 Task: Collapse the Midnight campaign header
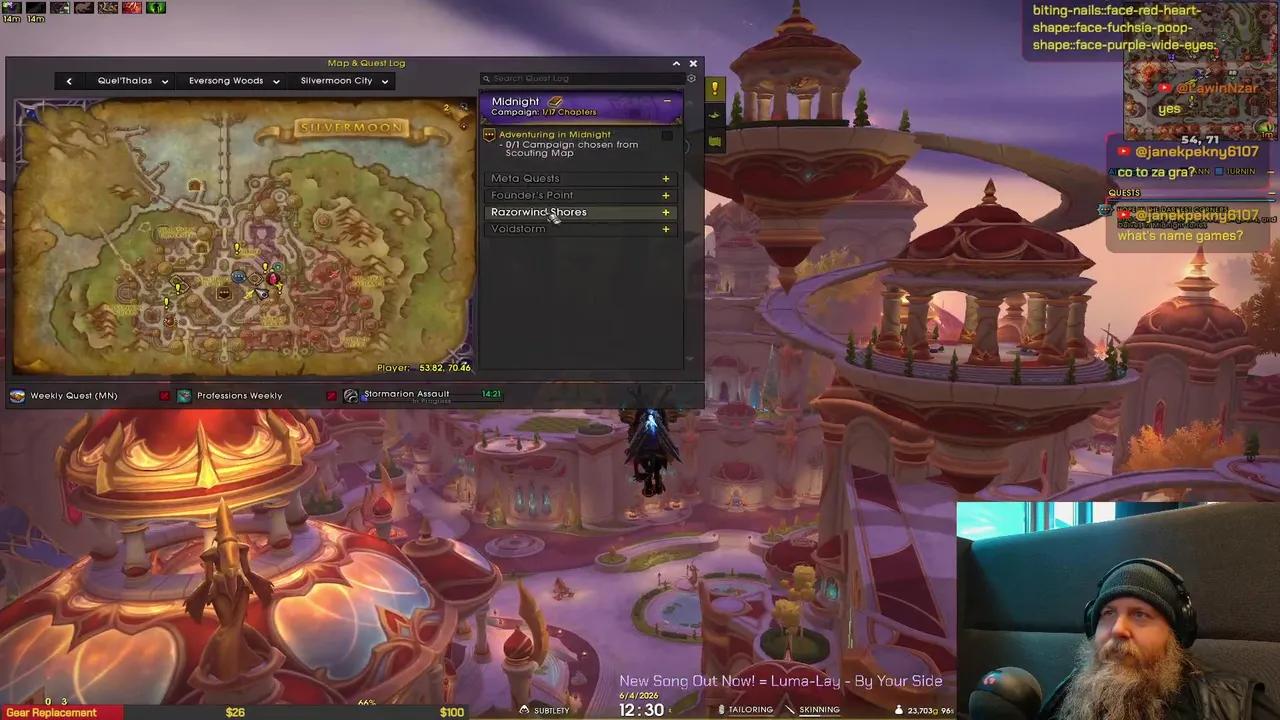[x=667, y=101]
